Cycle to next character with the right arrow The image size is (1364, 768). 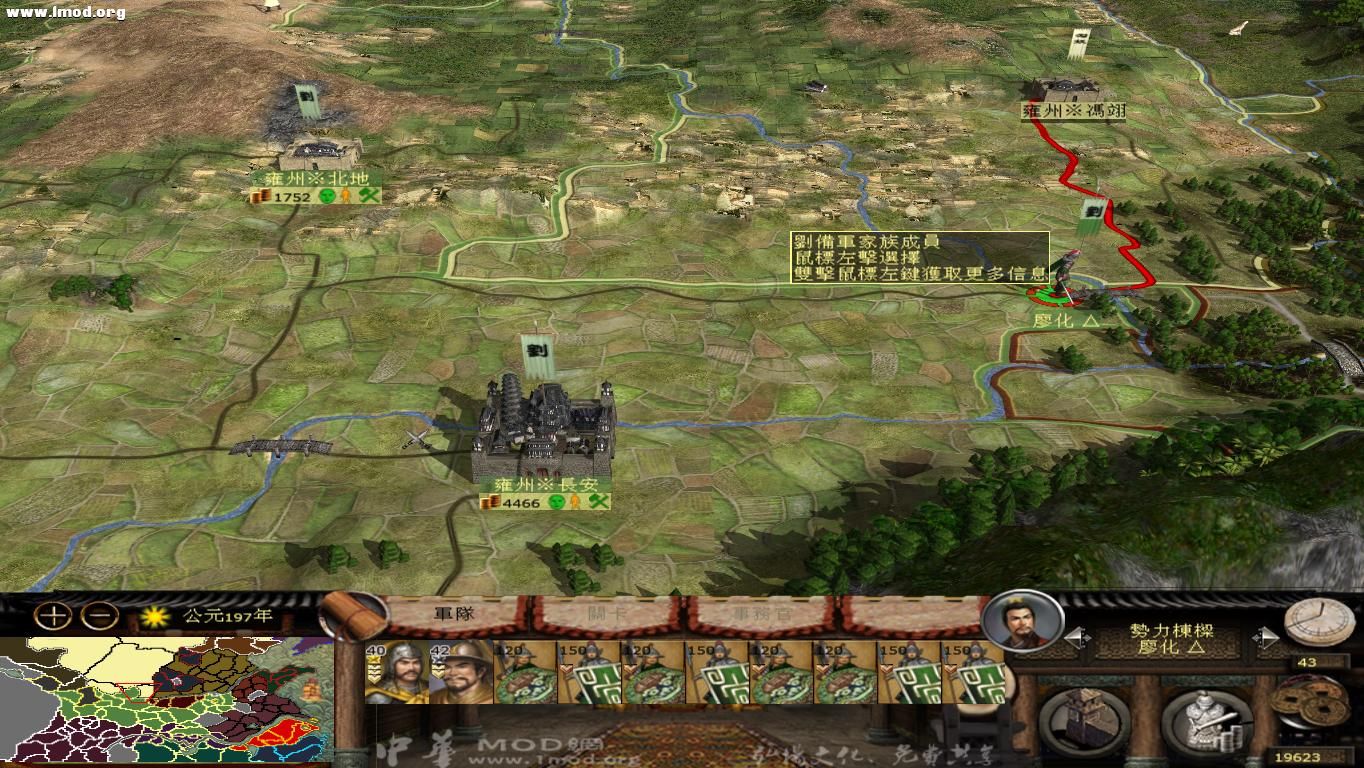point(1267,636)
